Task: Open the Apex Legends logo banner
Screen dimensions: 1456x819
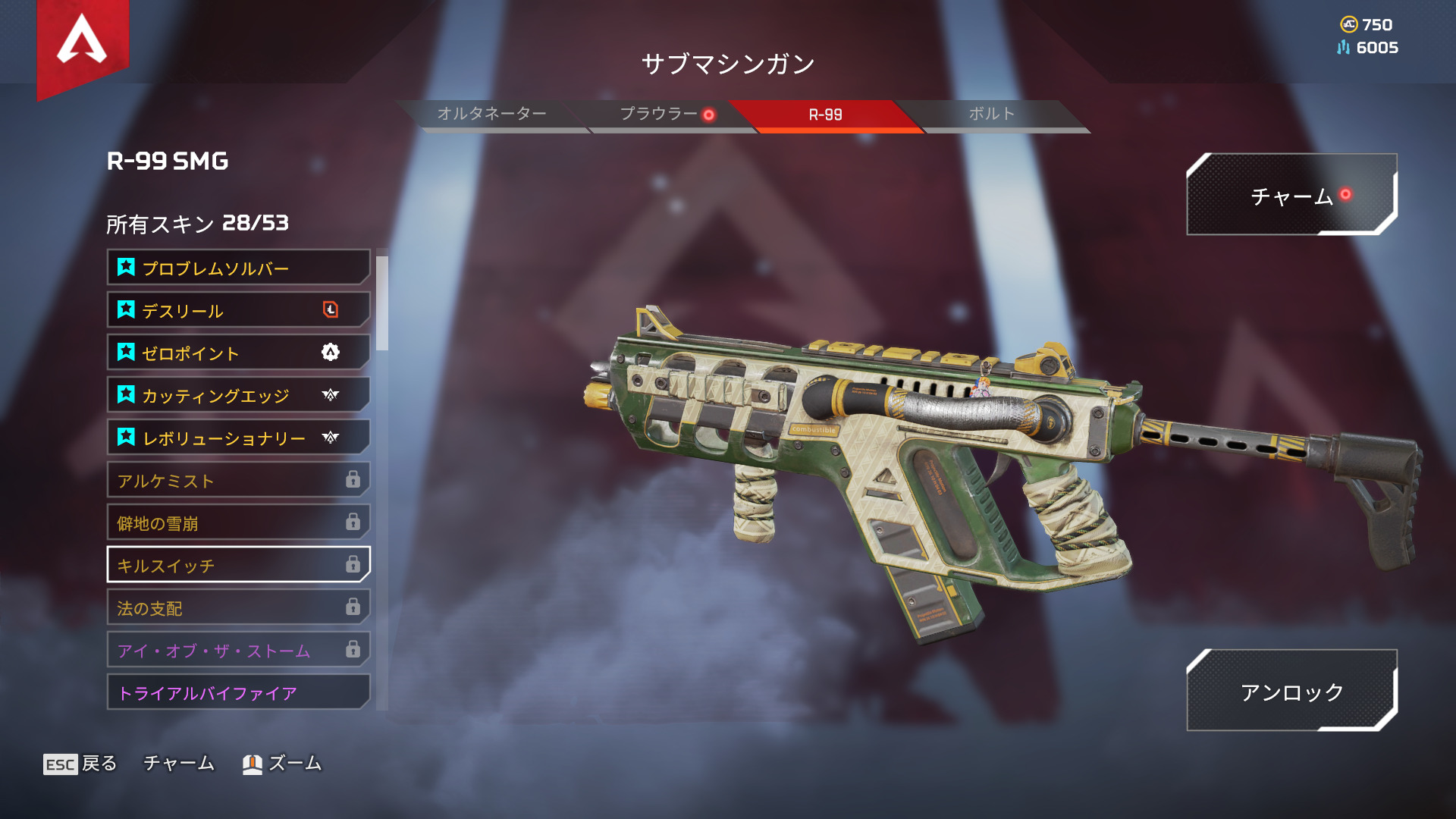Action: (x=83, y=42)
